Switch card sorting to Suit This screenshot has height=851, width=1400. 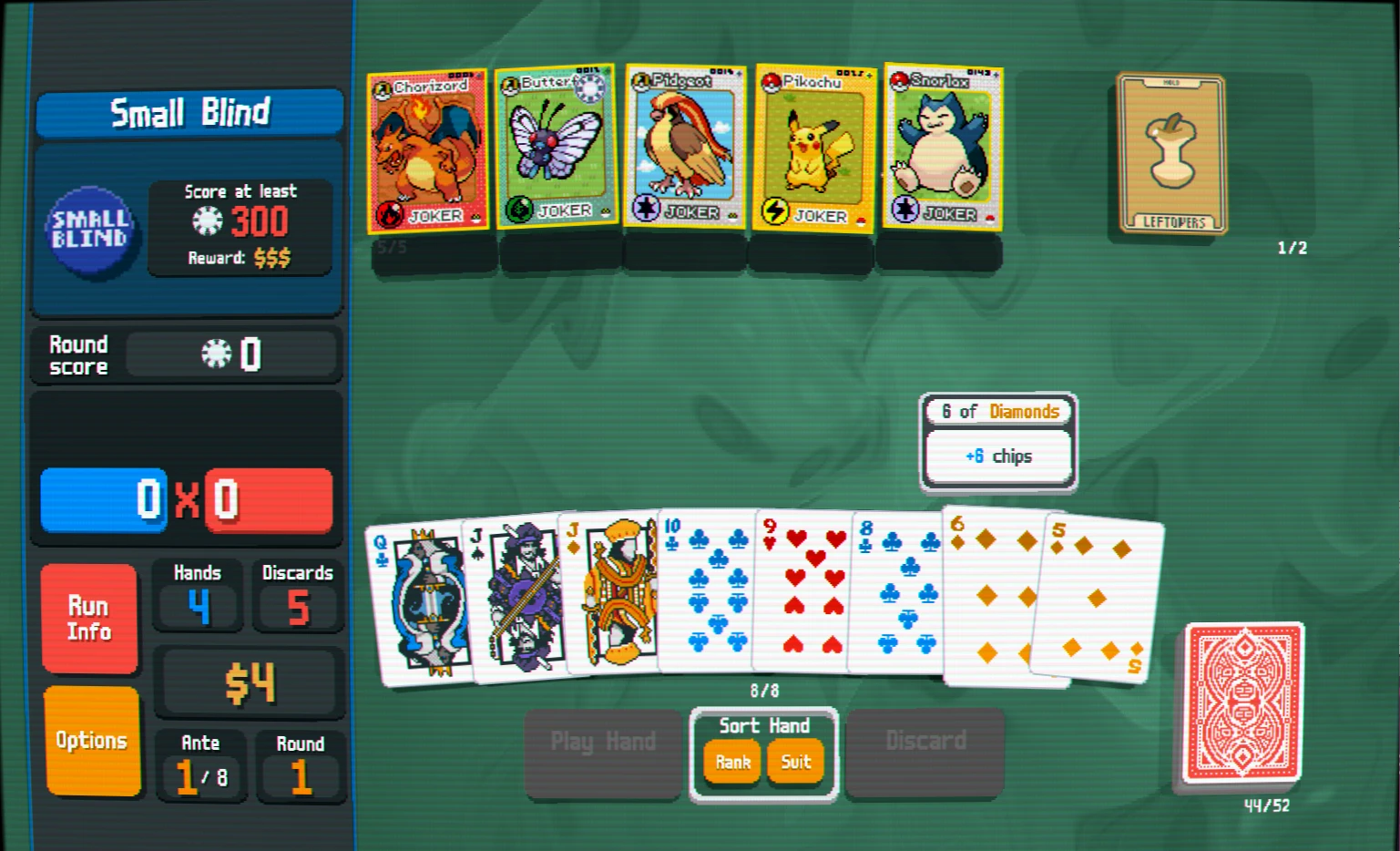pos(796,762)
